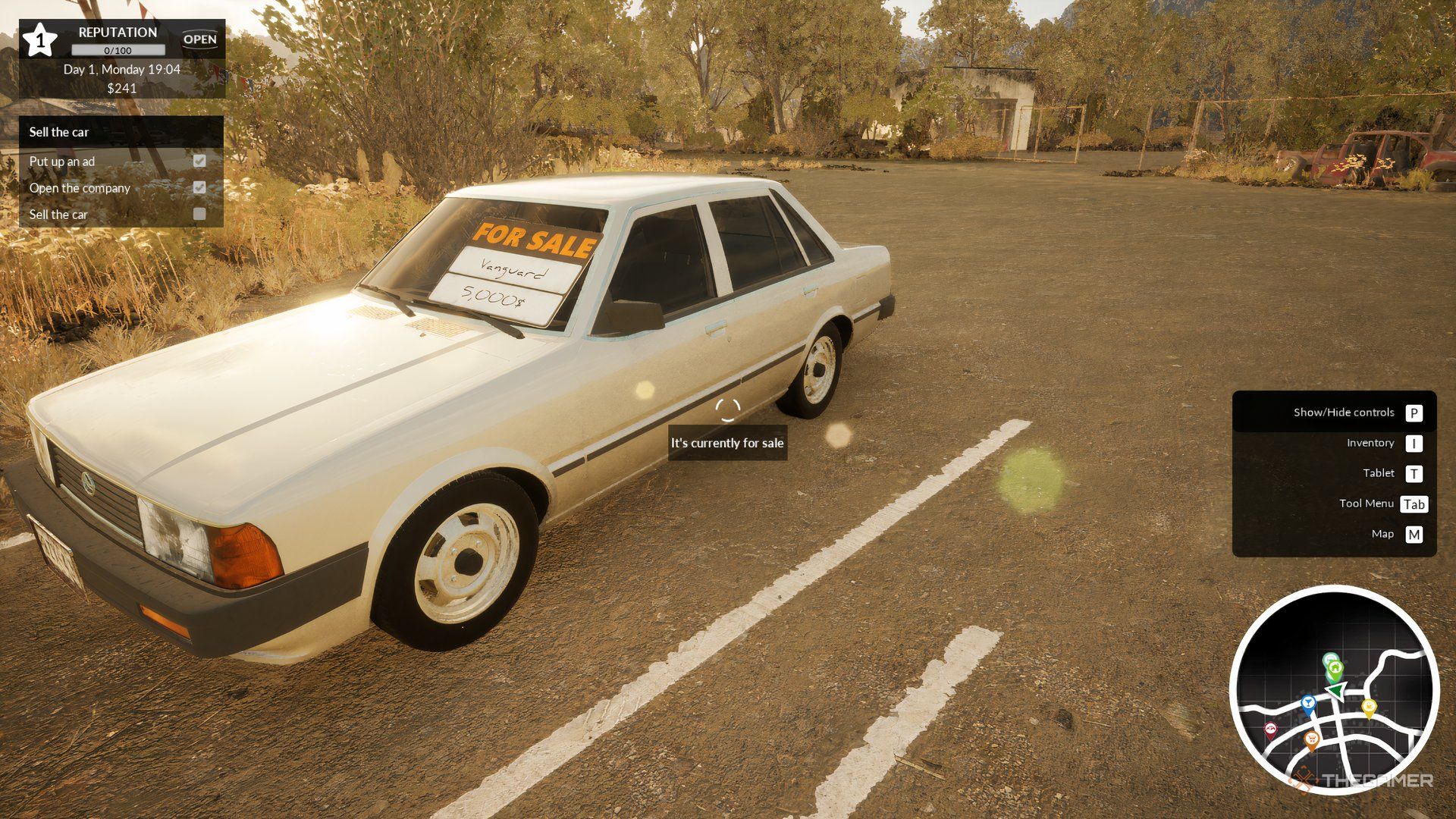
Task: Click the player arrow on the minimap
Action: [x=1335, y=691]
